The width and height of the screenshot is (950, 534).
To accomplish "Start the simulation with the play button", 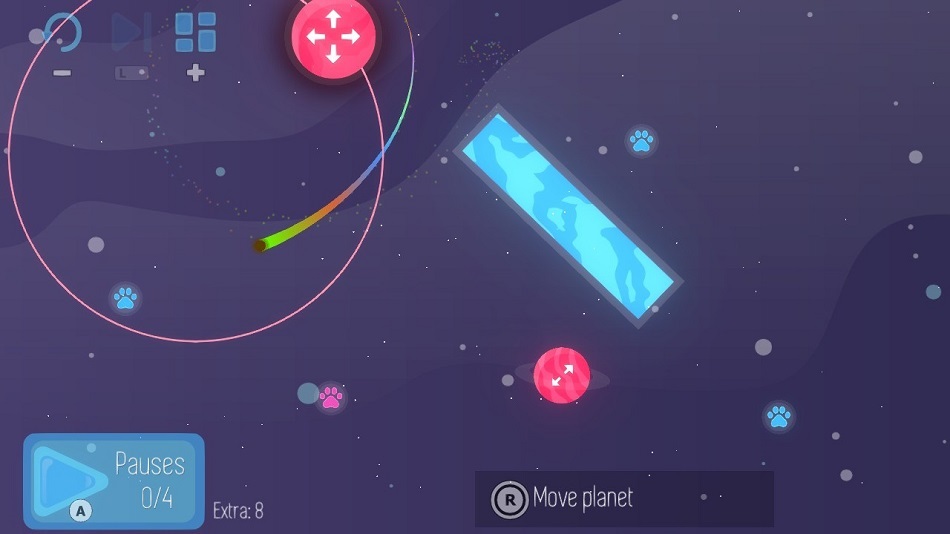I will point(68,480).
